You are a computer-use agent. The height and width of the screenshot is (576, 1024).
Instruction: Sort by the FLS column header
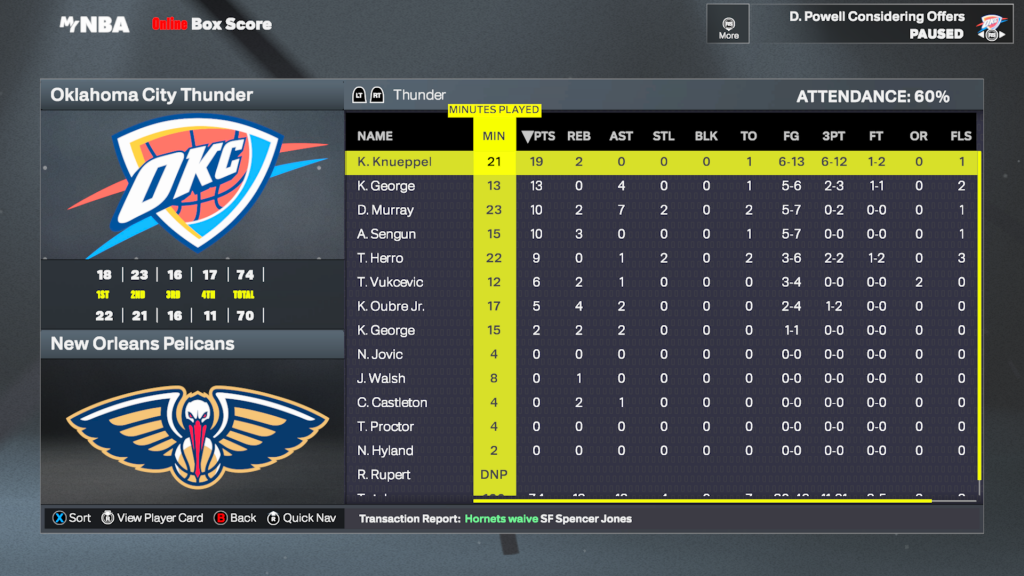click(961, 136)
